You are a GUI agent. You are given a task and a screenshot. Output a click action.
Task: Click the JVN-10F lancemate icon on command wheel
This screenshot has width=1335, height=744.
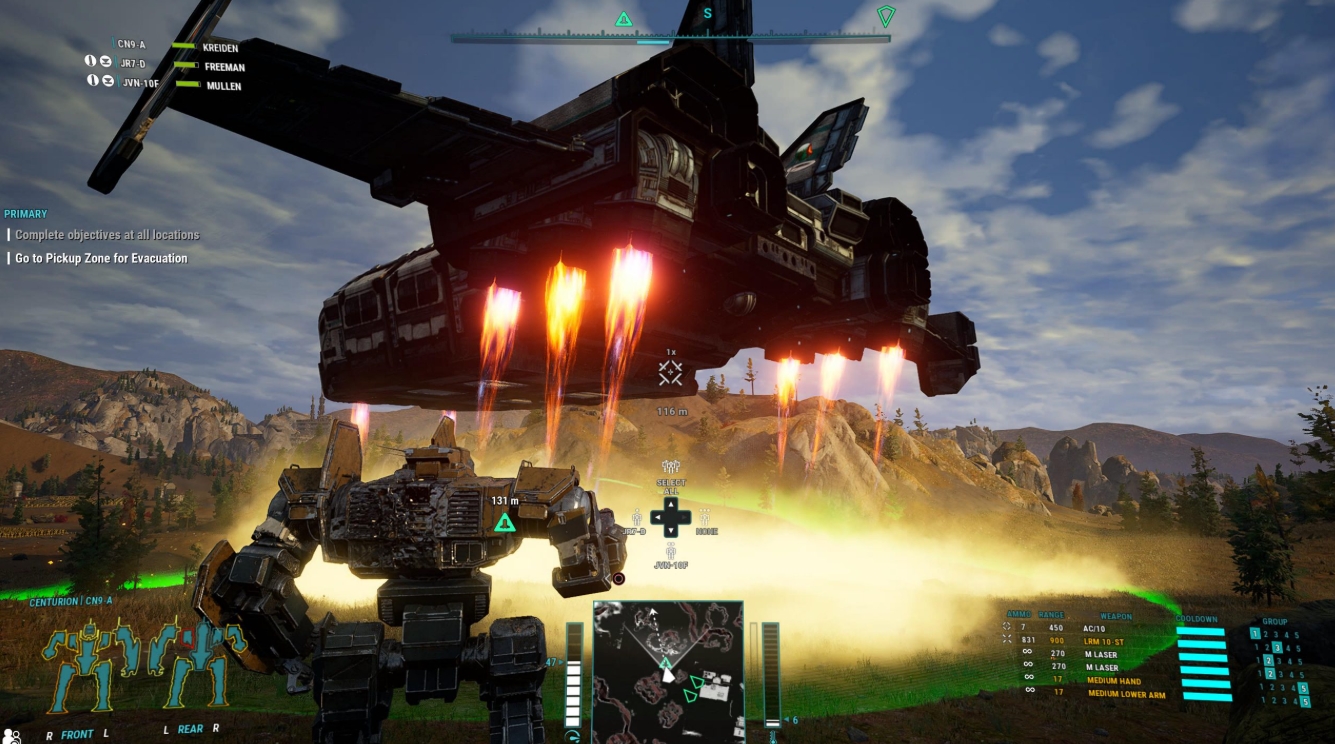pos(670,552)
